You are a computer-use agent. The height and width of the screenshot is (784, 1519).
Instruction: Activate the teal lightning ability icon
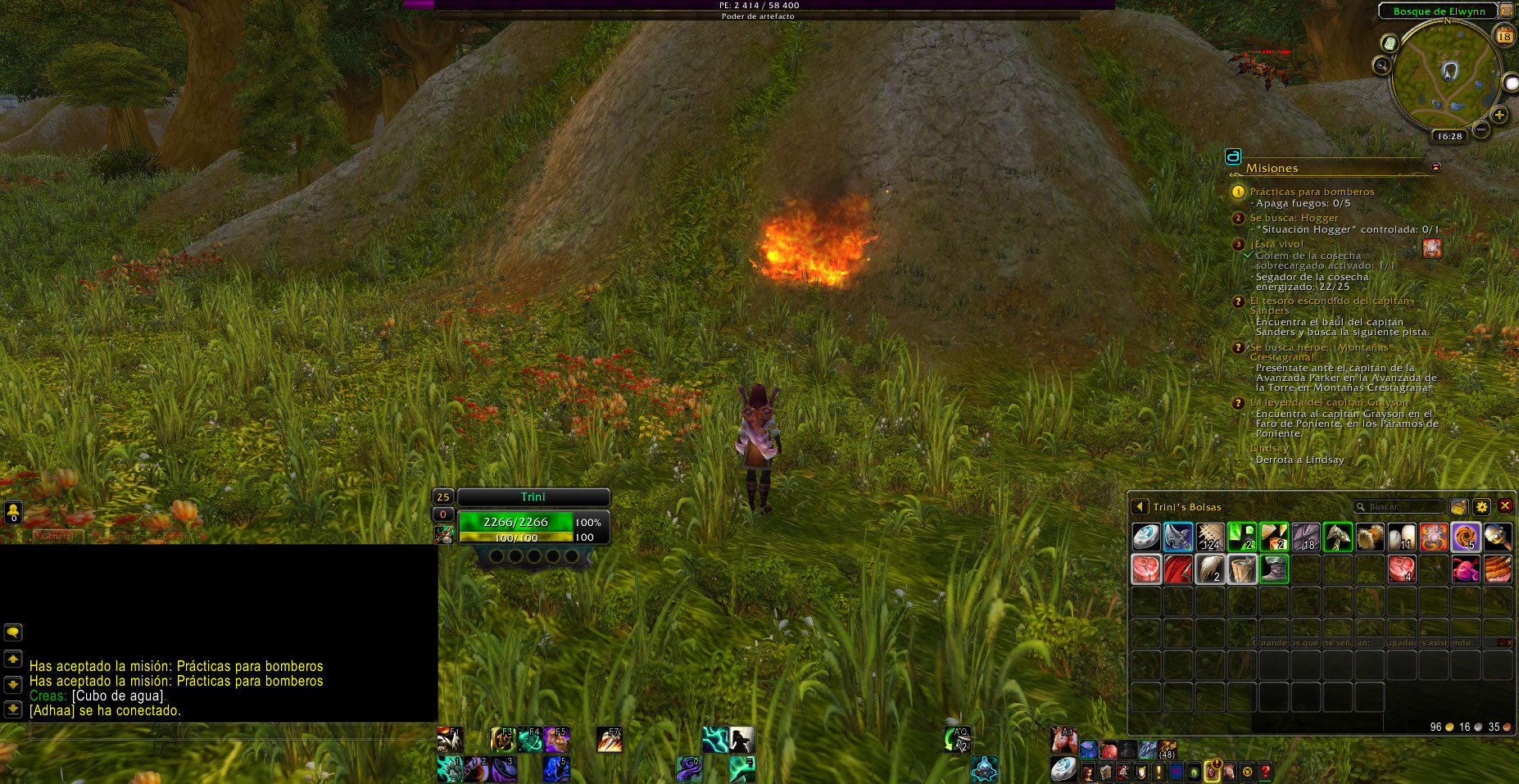(714, 740)
